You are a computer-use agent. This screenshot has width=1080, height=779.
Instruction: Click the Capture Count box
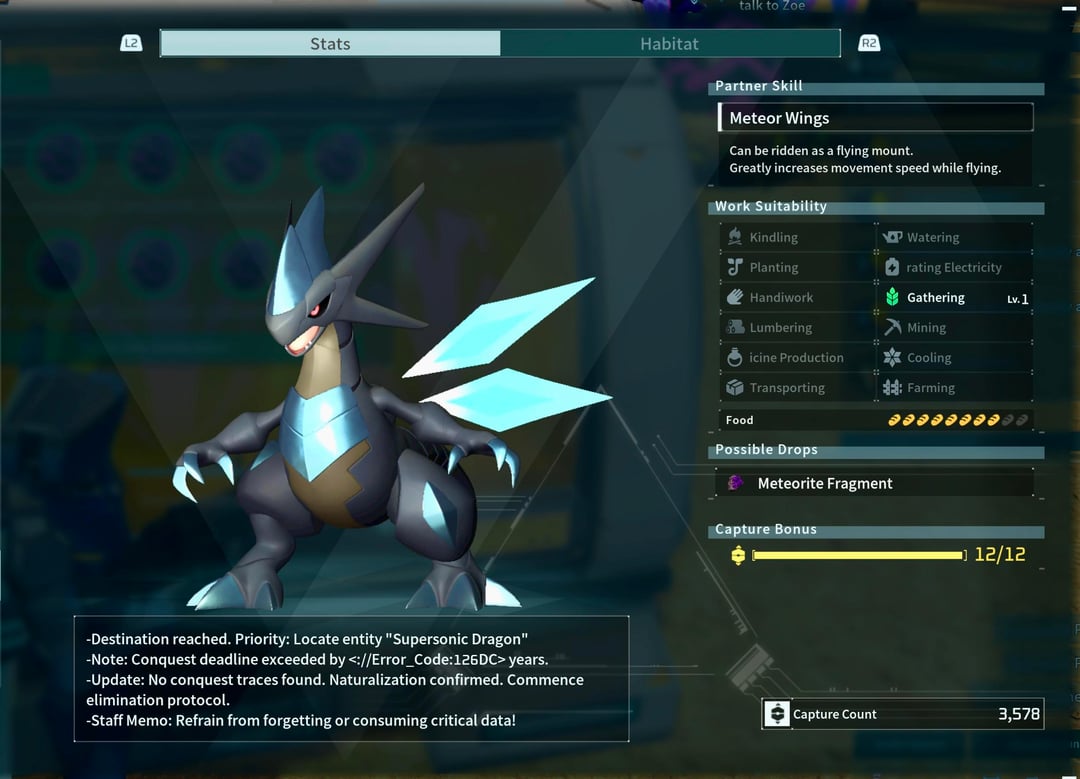(902, 714)
